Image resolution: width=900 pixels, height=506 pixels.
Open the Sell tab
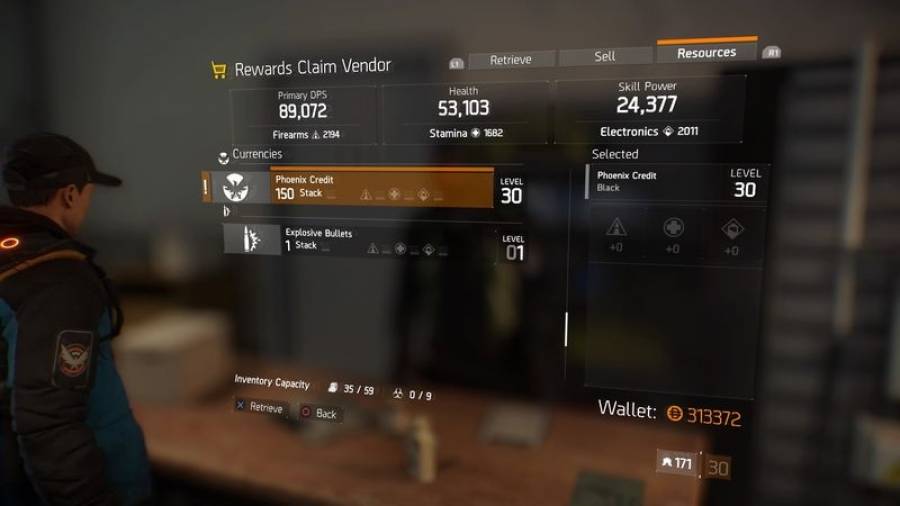click(x=605, y=56)
